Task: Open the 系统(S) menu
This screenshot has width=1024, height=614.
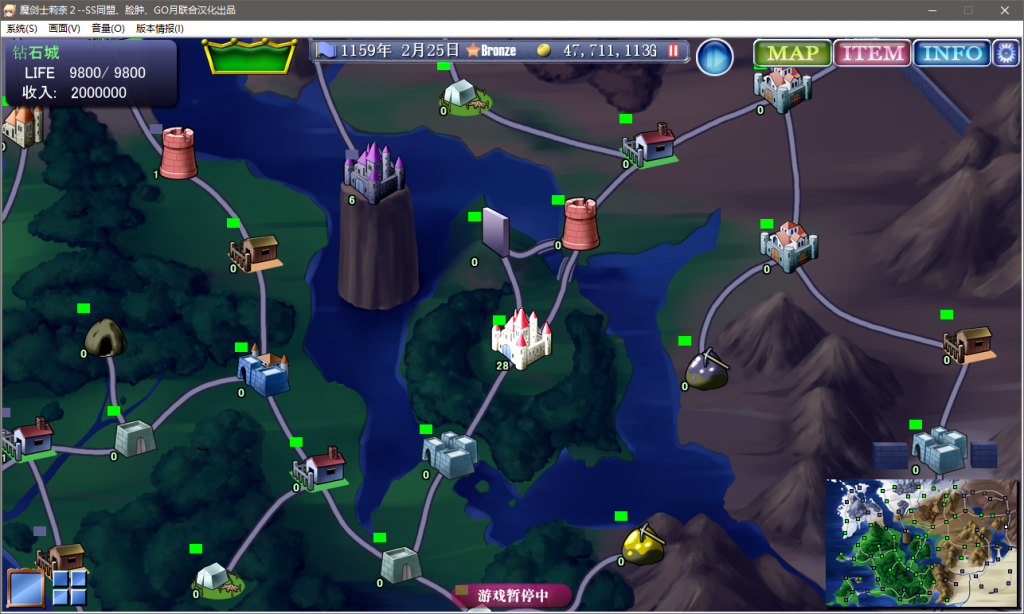Action: tap(21, 29)
